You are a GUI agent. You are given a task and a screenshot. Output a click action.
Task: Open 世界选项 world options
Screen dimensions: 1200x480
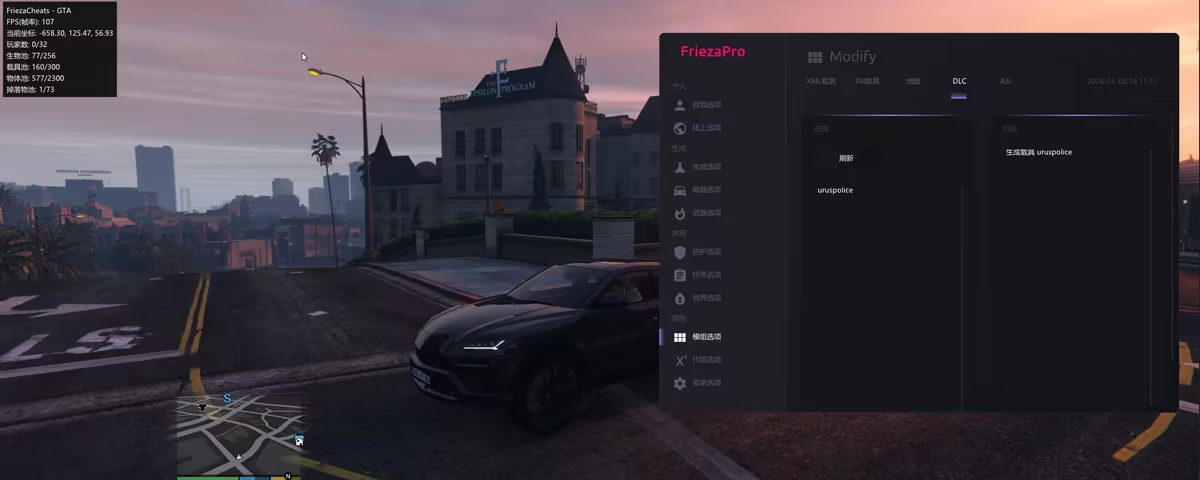pyautogui.click(x=706, y=298)
